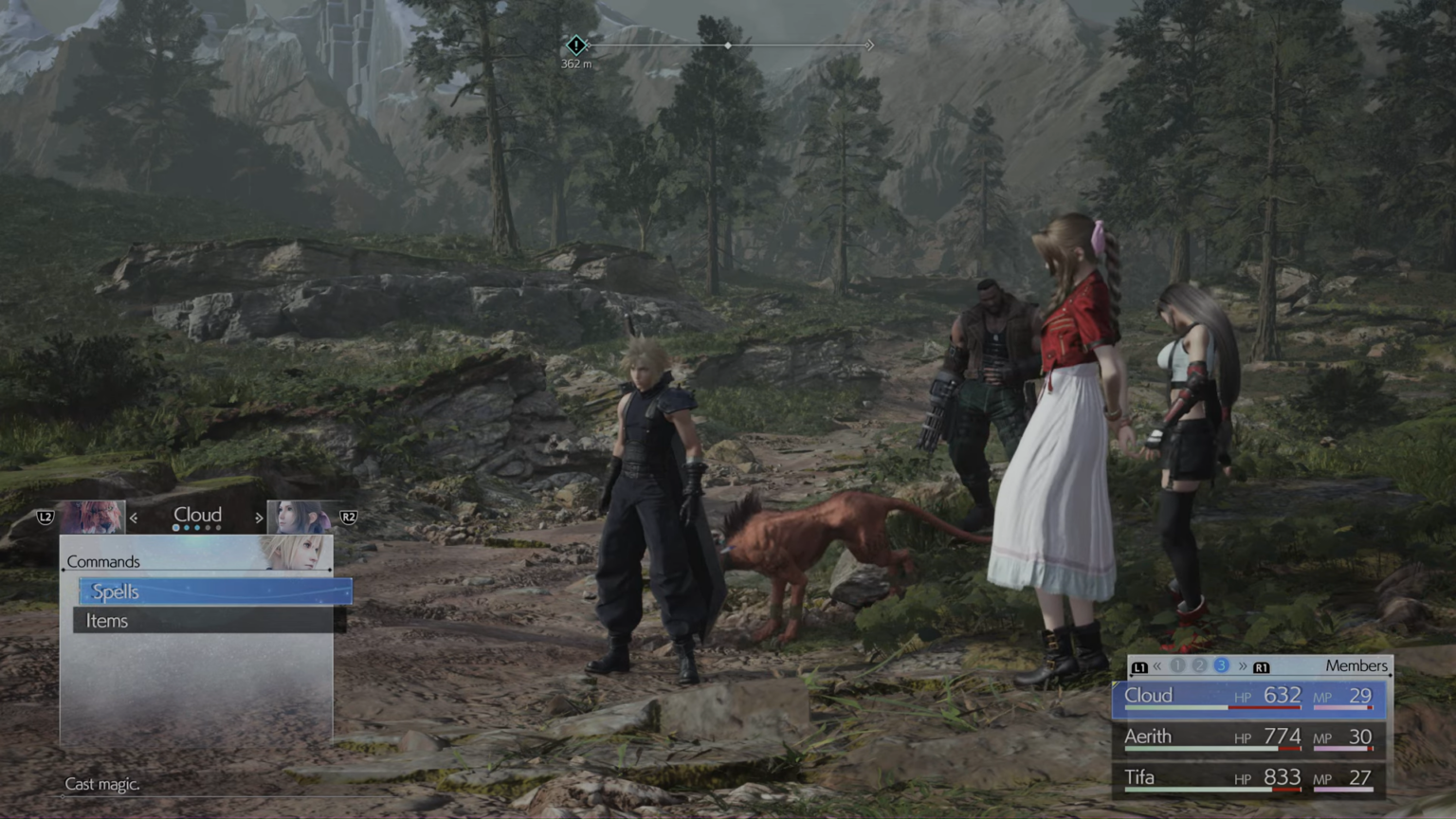1456x819 pixels.
Task: Switch to party set 2
Action: tap(1199, 666)
